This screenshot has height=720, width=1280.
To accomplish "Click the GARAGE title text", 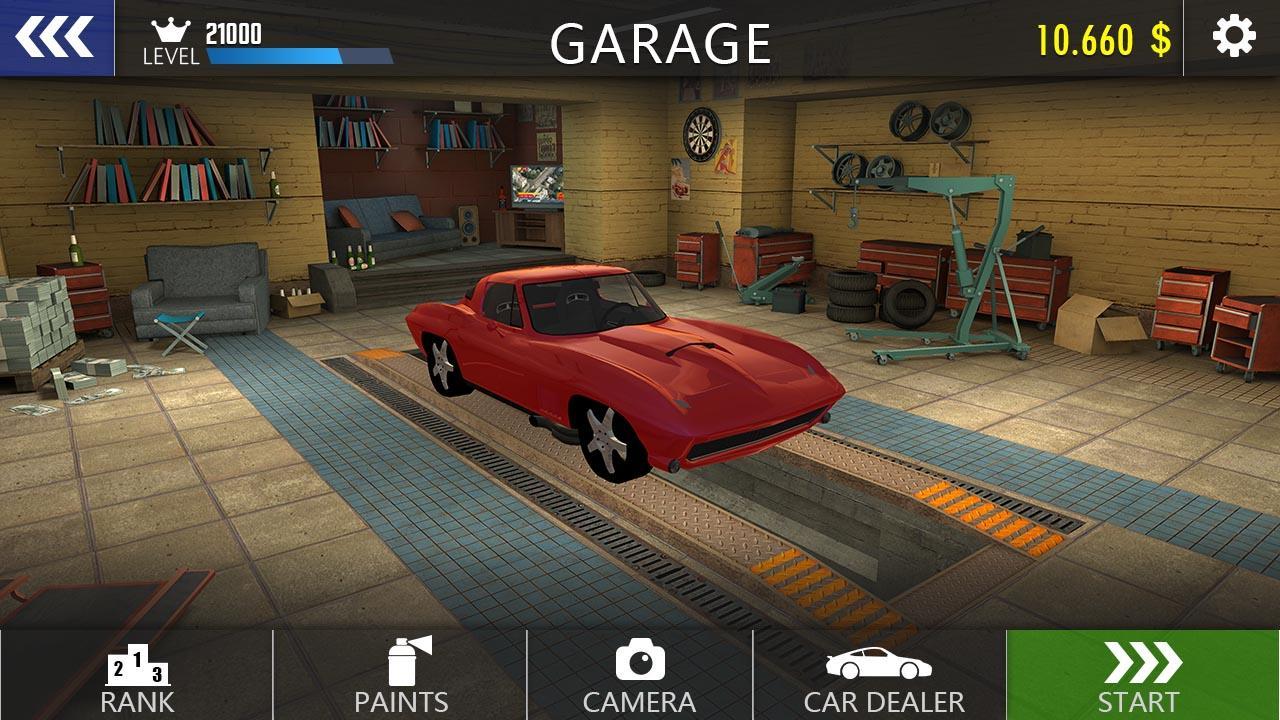I will [x=661, y=42].
